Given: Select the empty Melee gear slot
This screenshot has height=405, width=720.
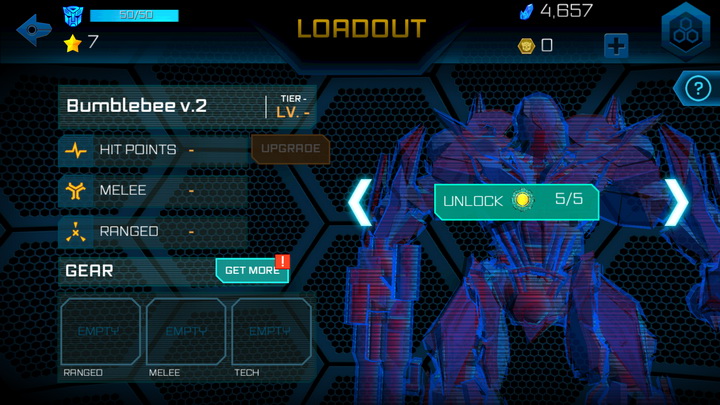Looking at the screenshot, I should pyautogui.click(x=186, y=332).
